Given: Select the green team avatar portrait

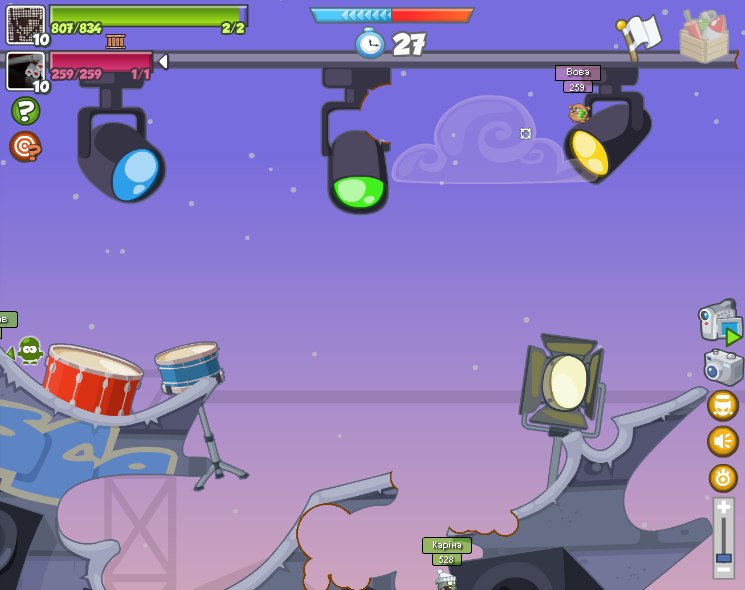Looking at the screenshot, I should (x=25, y=24).
